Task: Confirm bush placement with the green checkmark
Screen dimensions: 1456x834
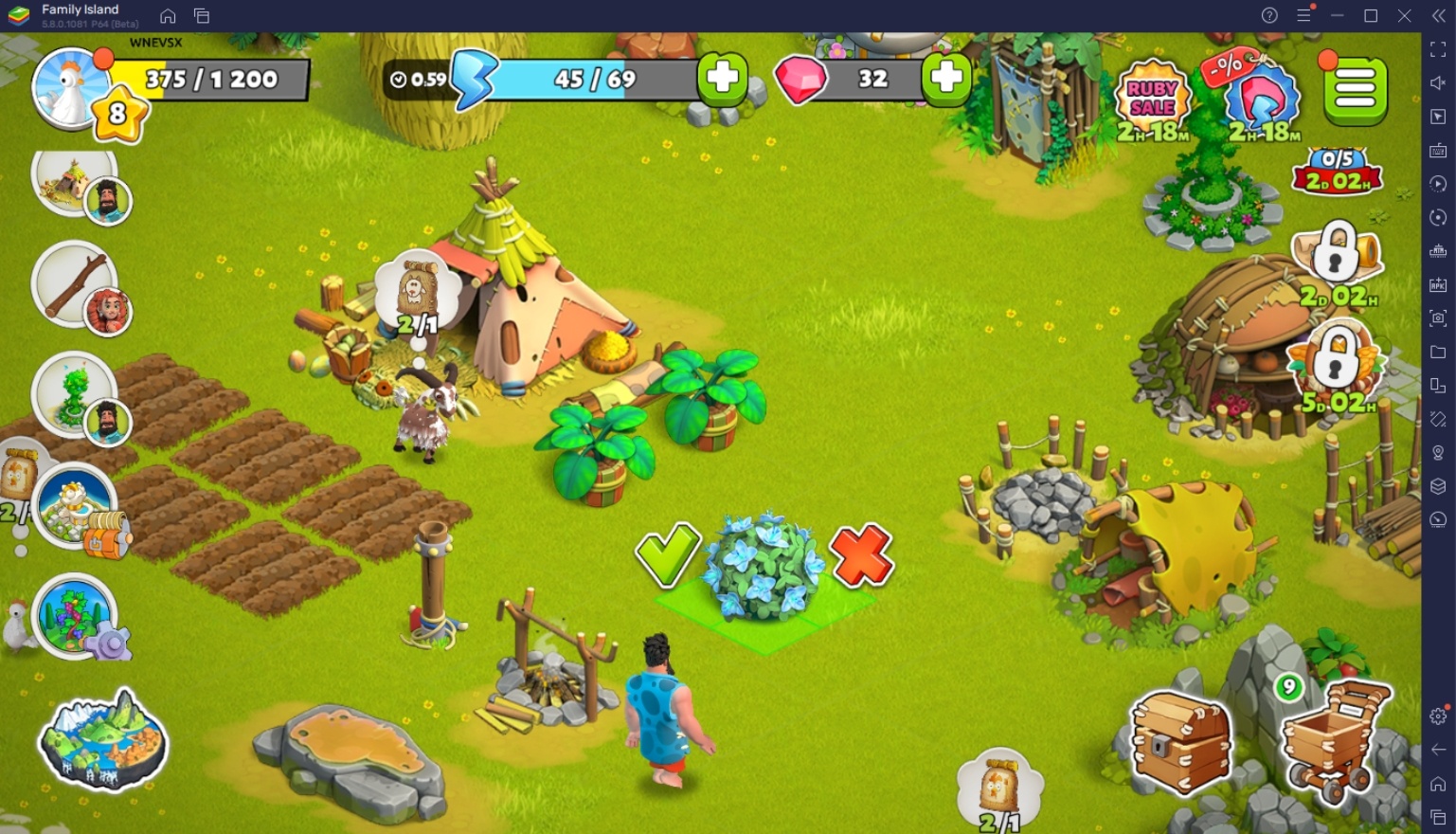Action: (x=667, y=555)
